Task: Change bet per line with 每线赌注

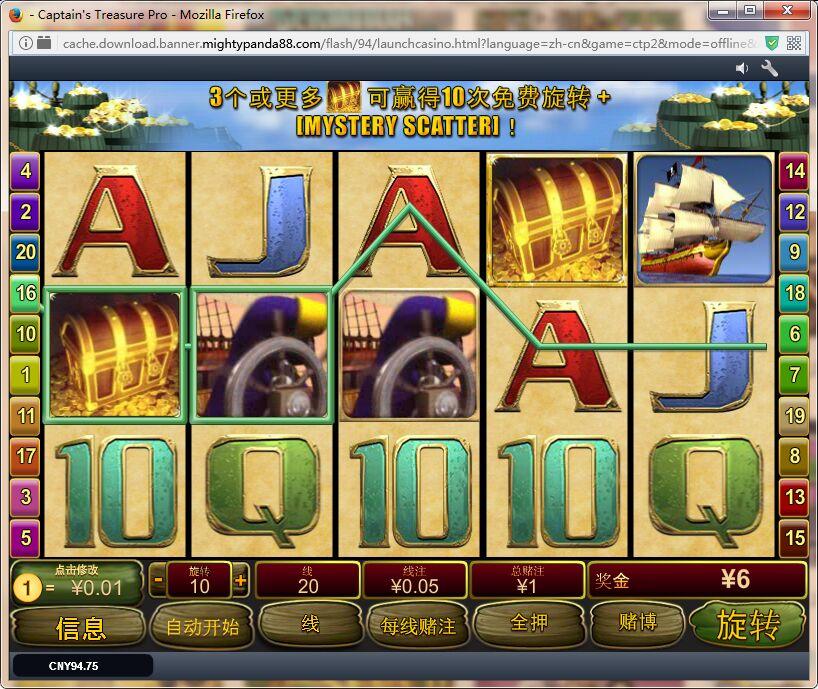Action: (418, 626)
